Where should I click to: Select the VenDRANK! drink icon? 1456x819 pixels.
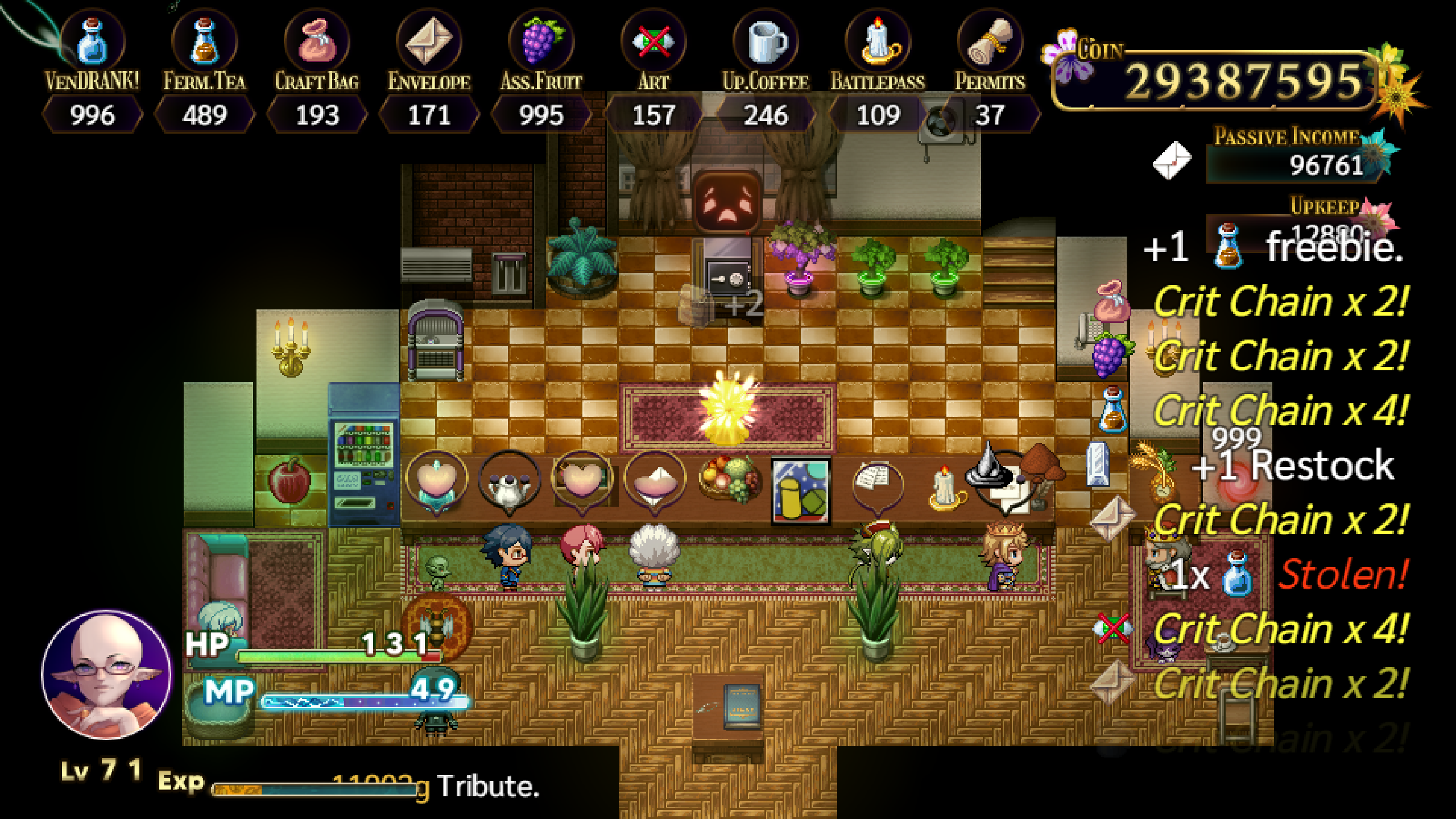point(91,43)
